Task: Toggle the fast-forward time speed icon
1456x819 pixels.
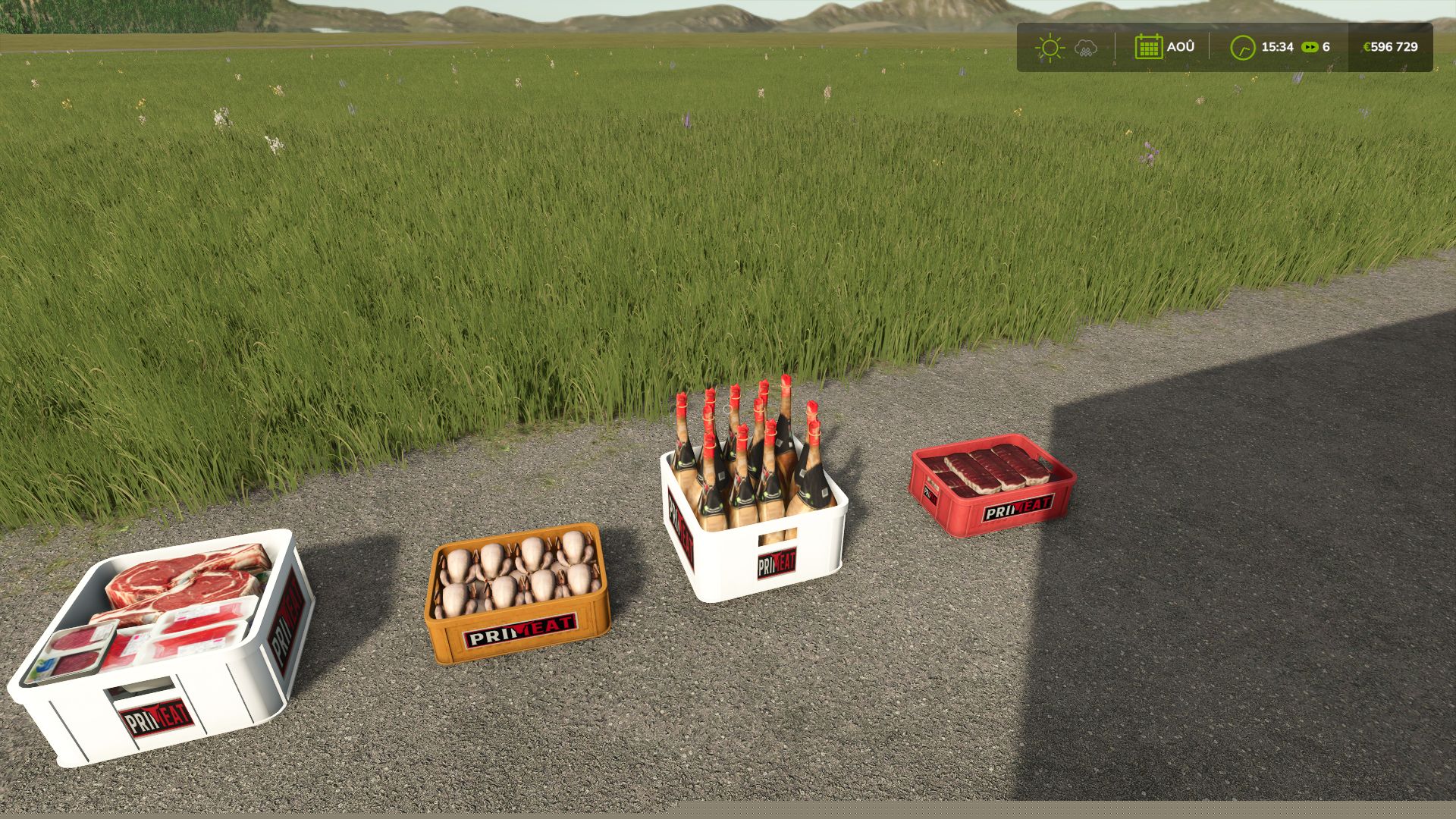Action: pyautogui.click(x=1310, y=47)
